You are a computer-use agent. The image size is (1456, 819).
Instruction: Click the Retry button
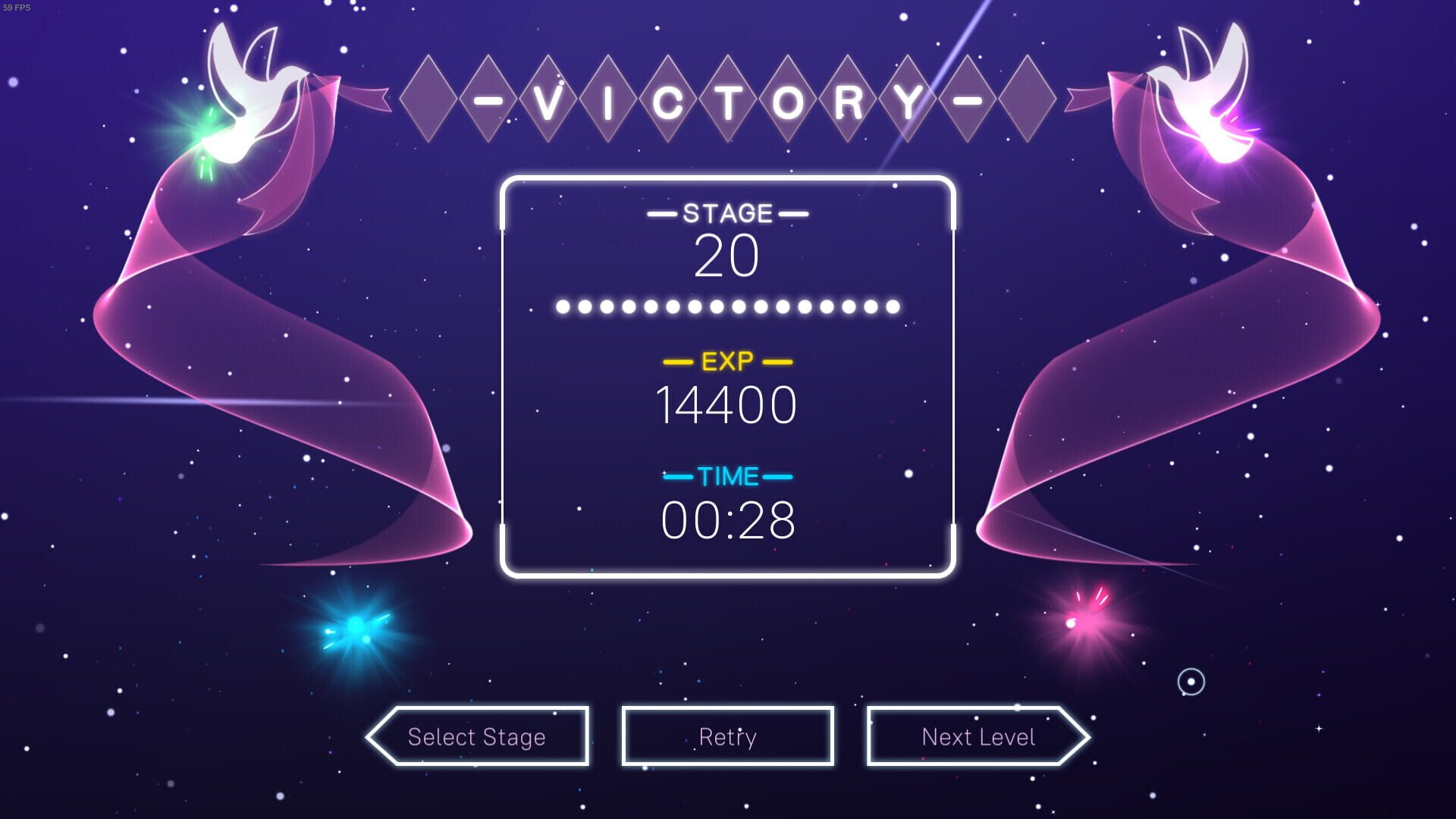tap(726, 736)
